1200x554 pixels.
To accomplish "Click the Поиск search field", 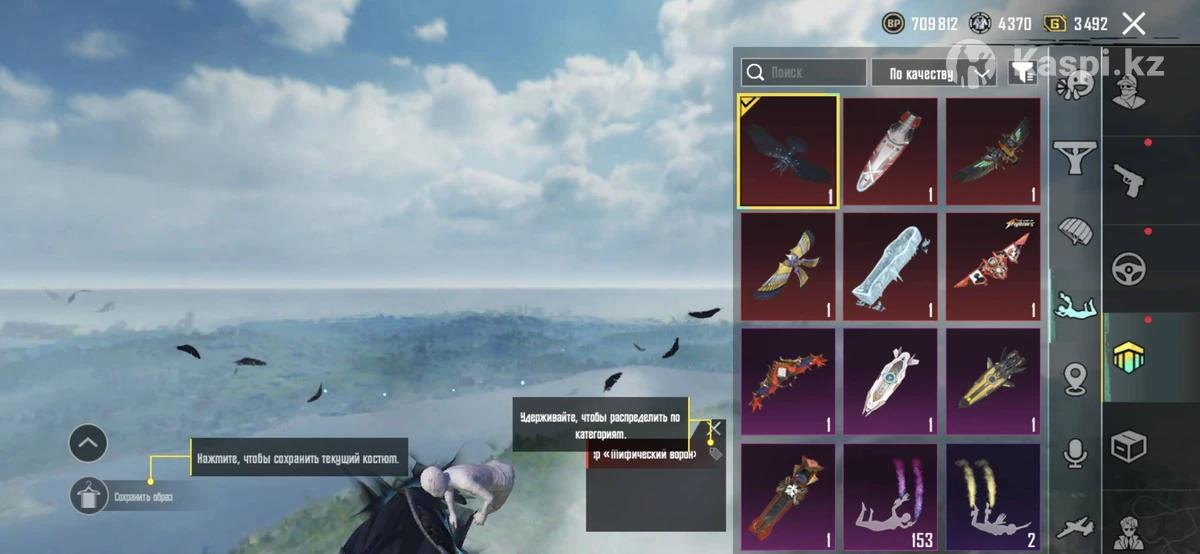I will (804, 72).
